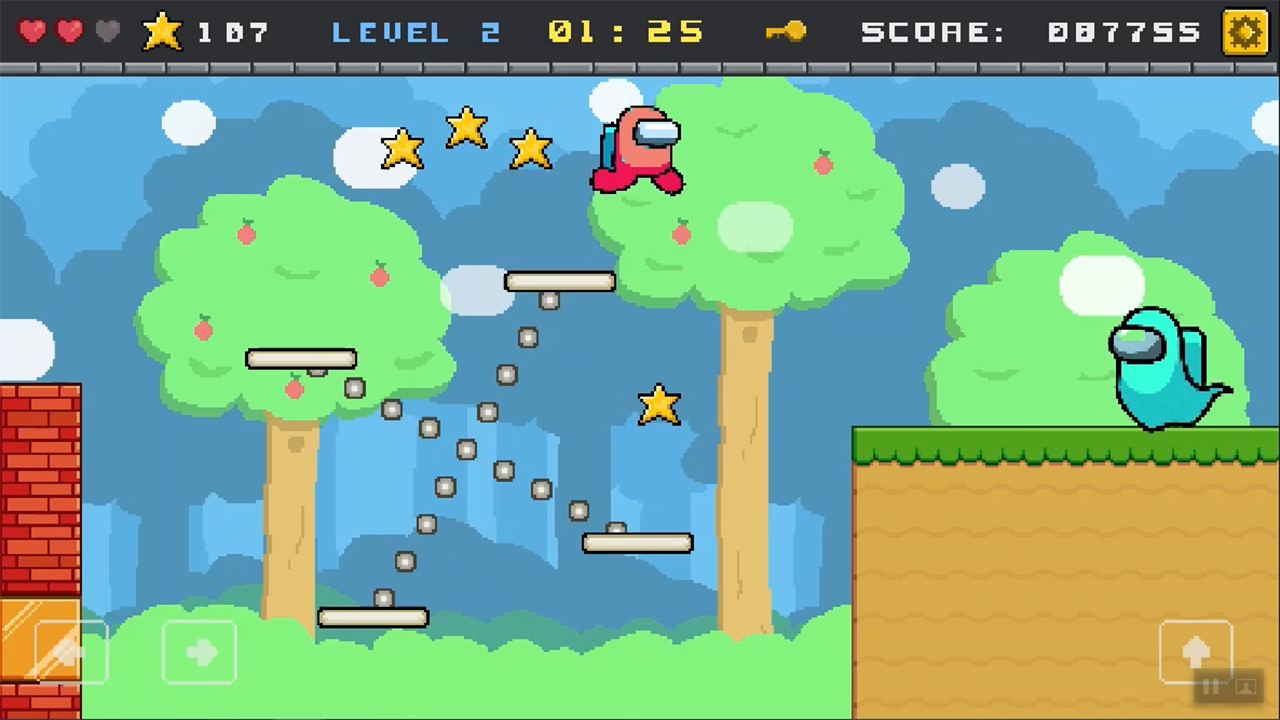The image size is (1280, 720).
Task: Click the star icon next to the star counter
Action: (x=162, y=31)
